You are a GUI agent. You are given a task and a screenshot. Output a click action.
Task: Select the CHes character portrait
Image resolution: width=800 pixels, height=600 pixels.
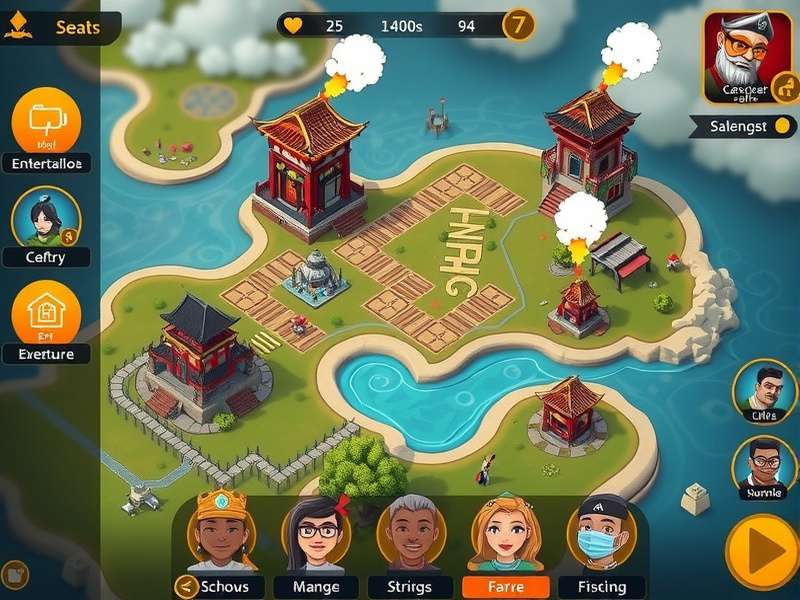tap(765, 392)
